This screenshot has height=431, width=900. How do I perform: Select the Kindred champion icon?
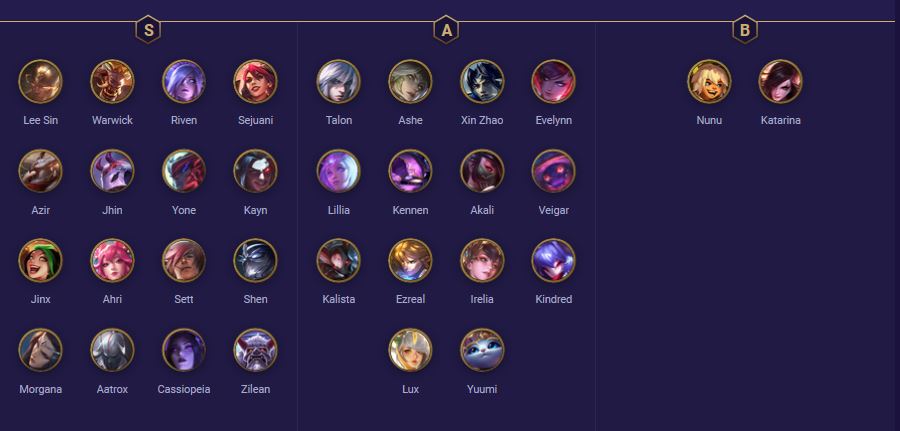(553, 260)
